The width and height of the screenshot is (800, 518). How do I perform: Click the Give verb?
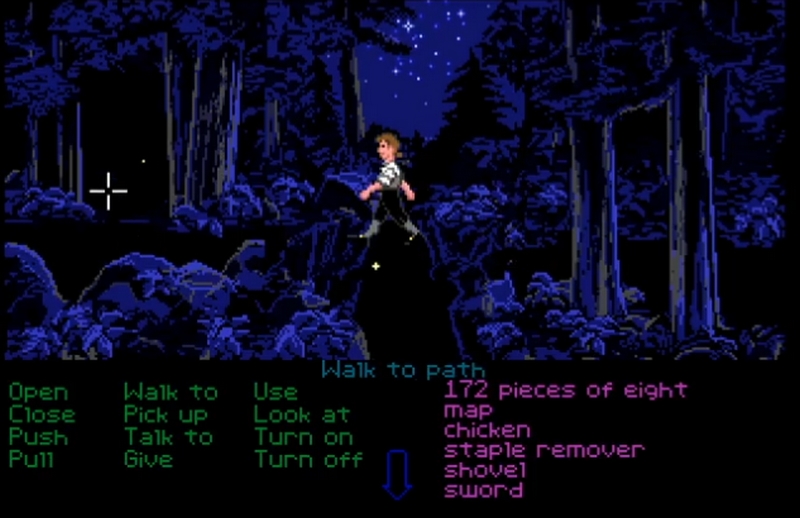148,459
